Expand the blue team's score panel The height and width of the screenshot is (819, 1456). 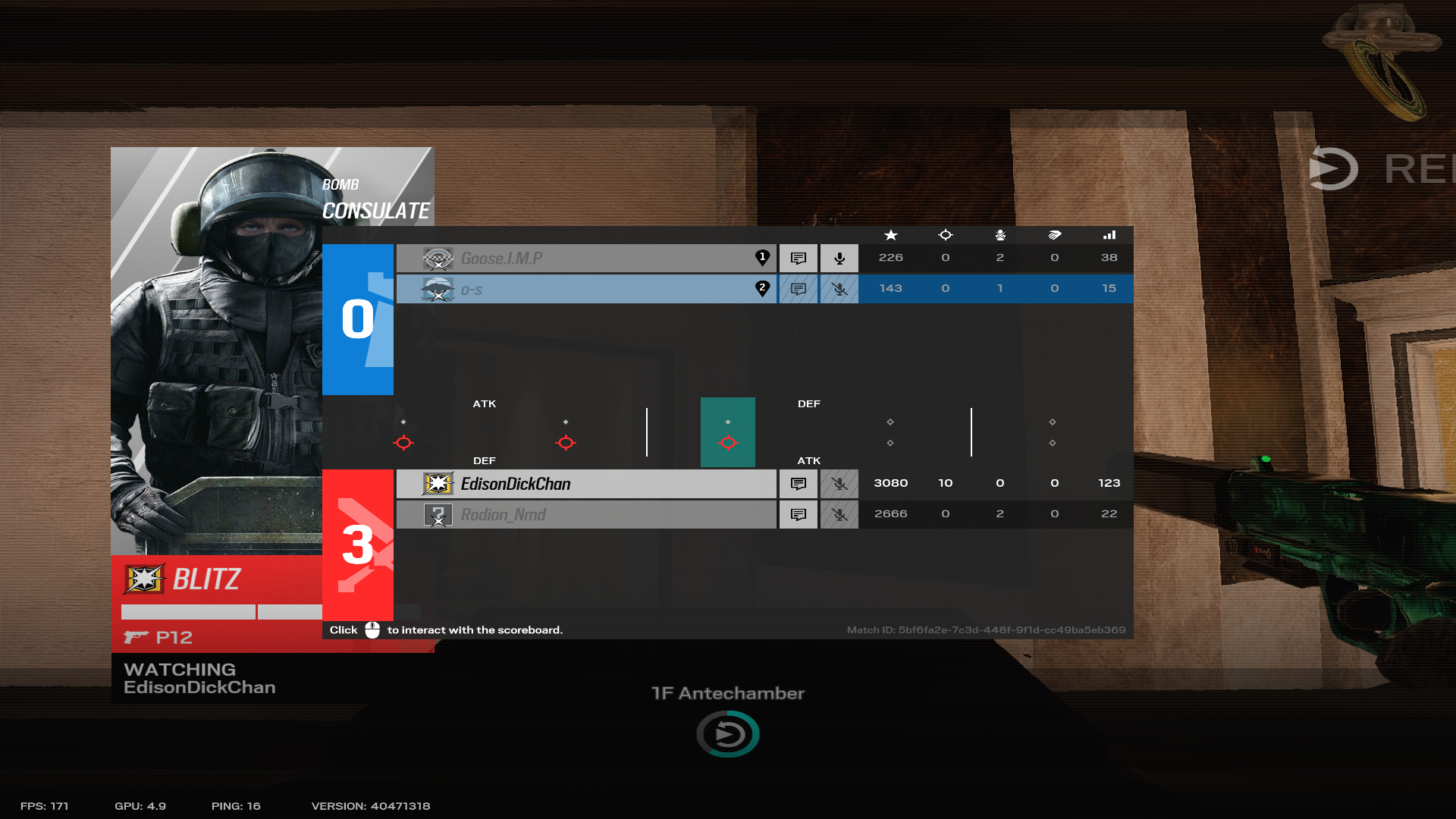[358, 320]
